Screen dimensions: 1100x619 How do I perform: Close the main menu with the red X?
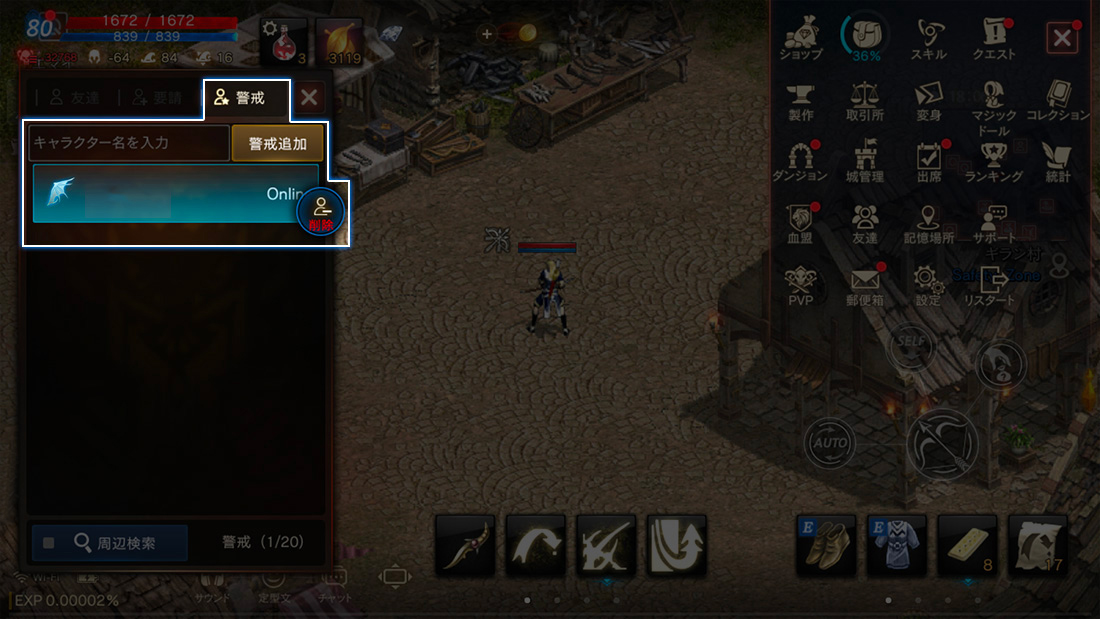pos(1061,39)
